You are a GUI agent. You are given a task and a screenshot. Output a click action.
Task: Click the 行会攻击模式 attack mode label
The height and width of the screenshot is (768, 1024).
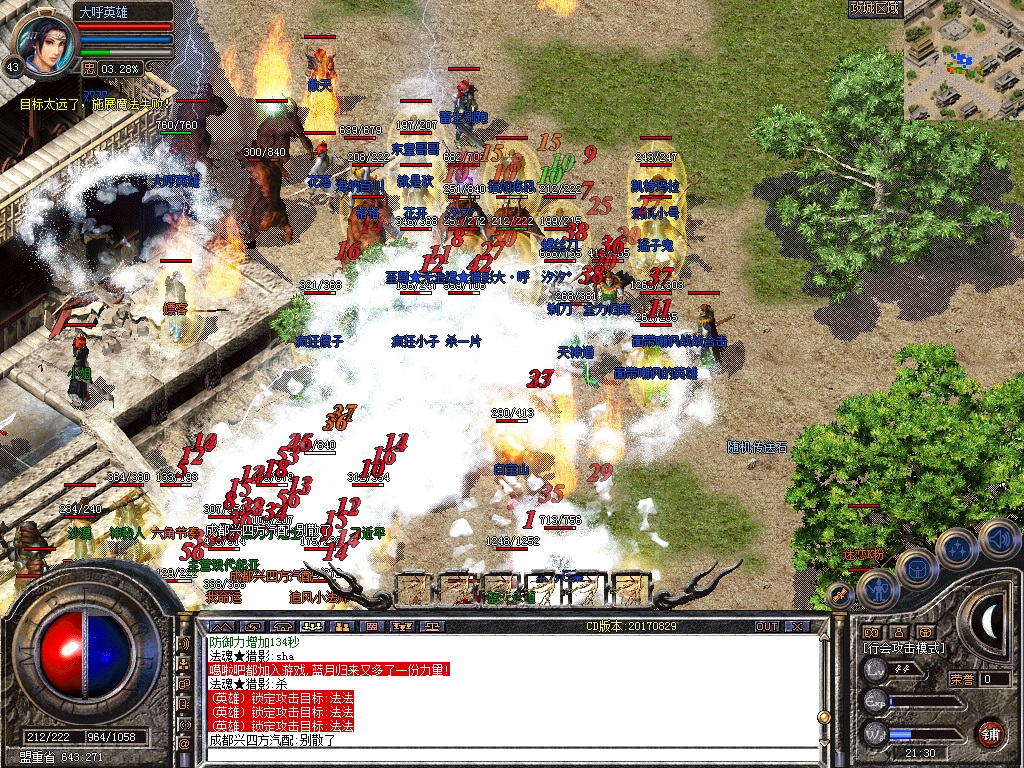tap(905, 648)
